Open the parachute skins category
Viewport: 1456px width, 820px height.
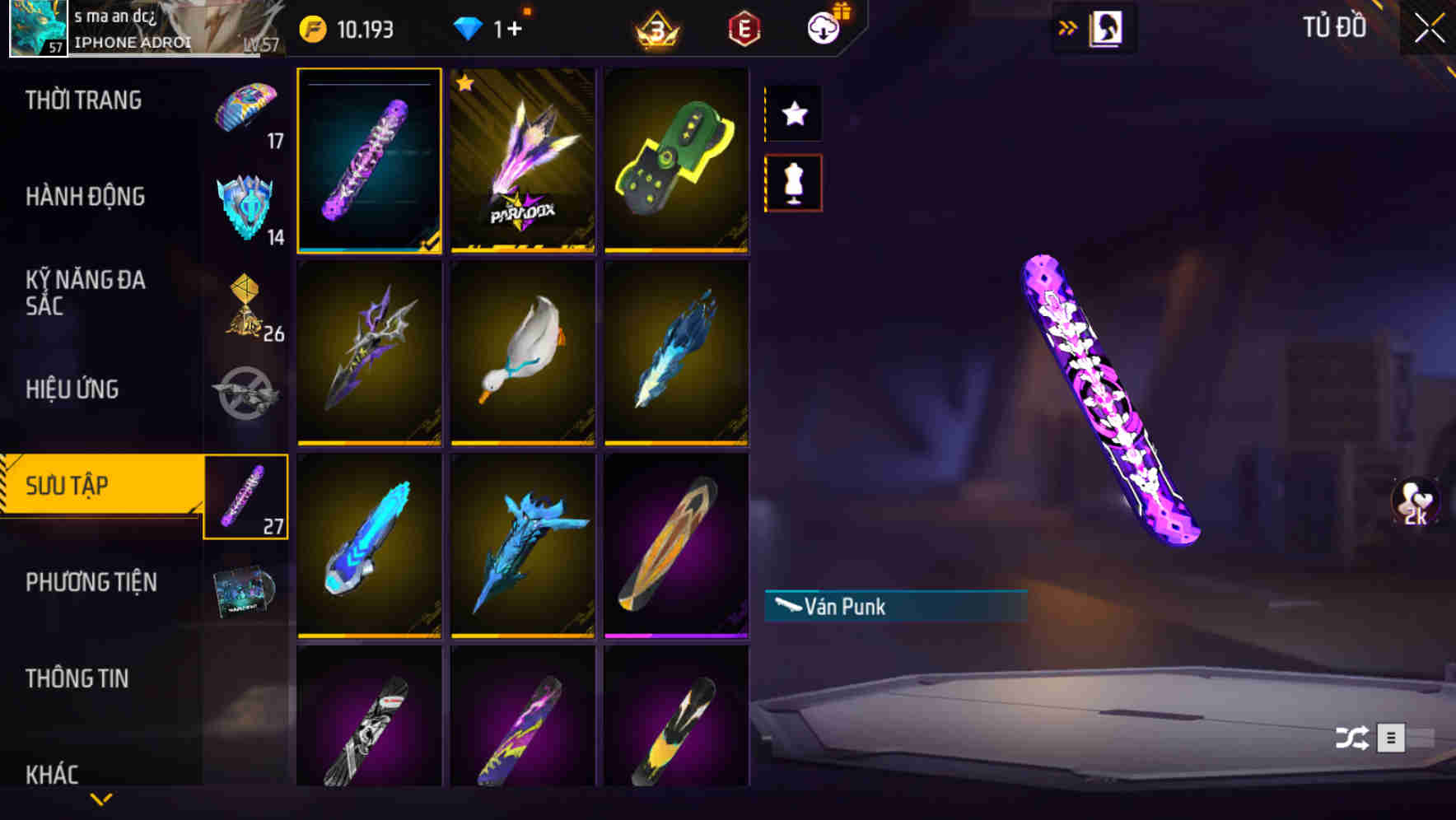(x=247, y=107)
